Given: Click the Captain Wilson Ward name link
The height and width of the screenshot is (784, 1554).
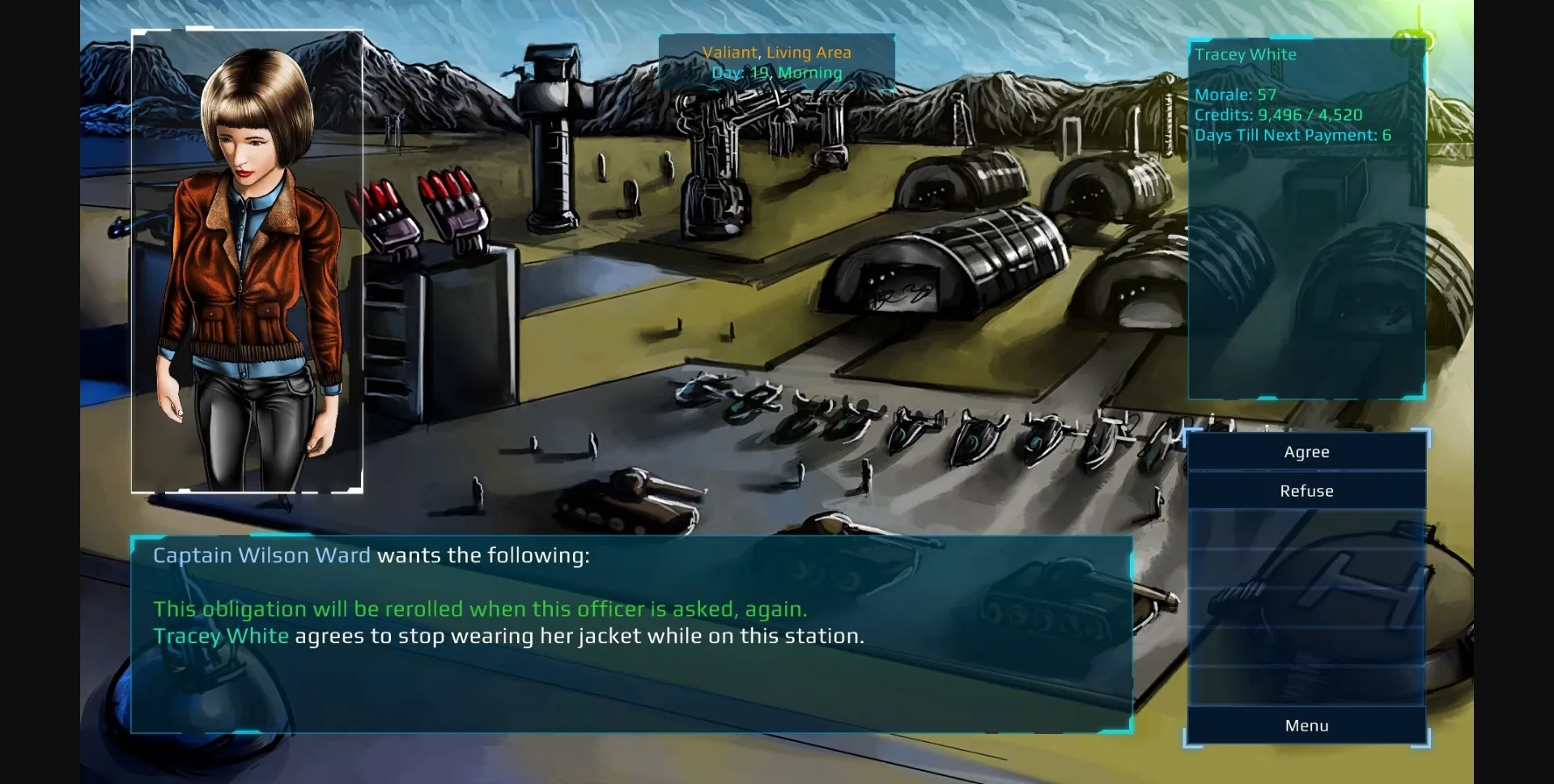Looking at the screenshot, I should [x=261, y=555].
